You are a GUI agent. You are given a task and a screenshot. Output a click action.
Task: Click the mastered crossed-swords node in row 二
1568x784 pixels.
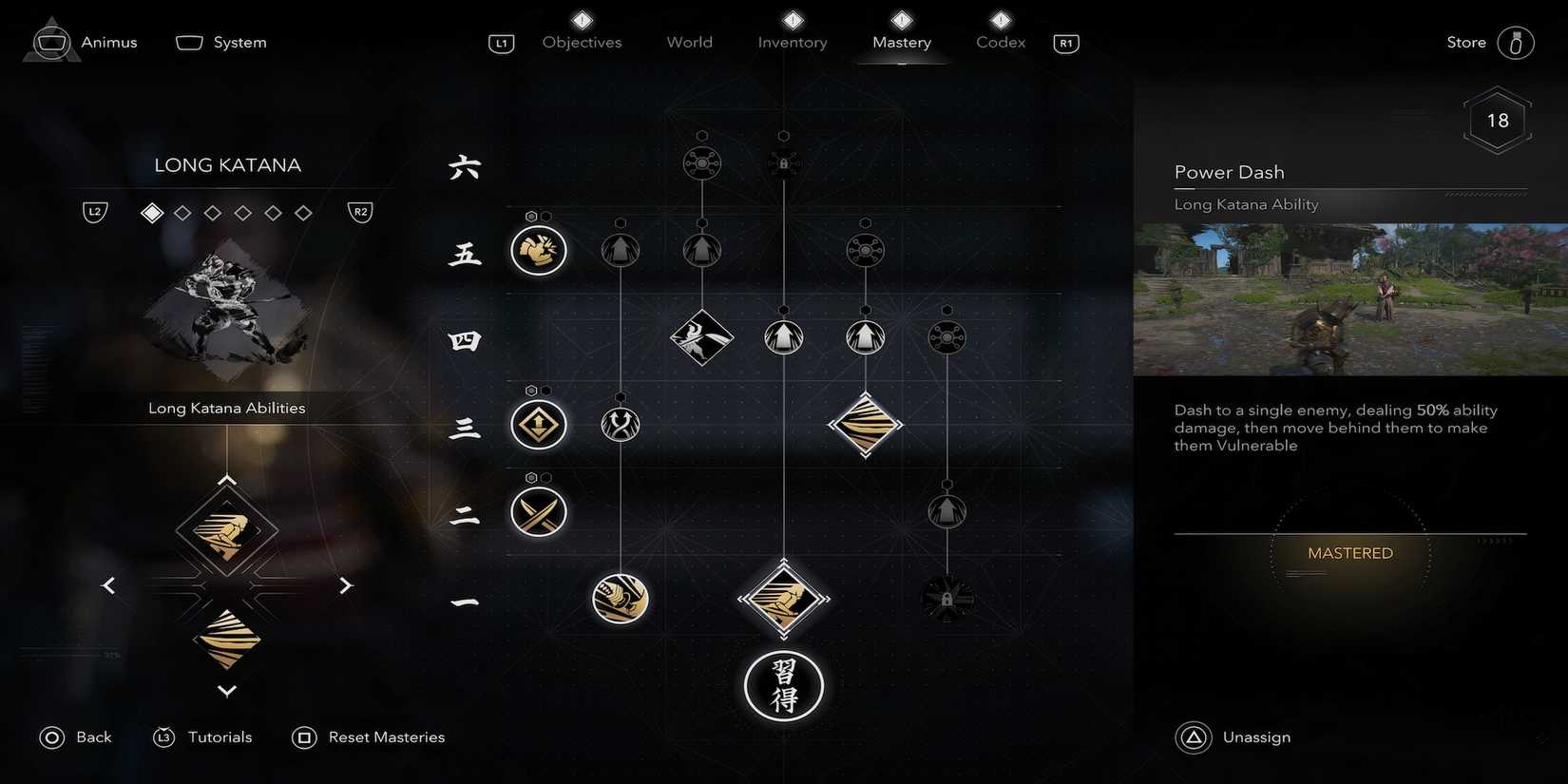[x=538, y=511]
